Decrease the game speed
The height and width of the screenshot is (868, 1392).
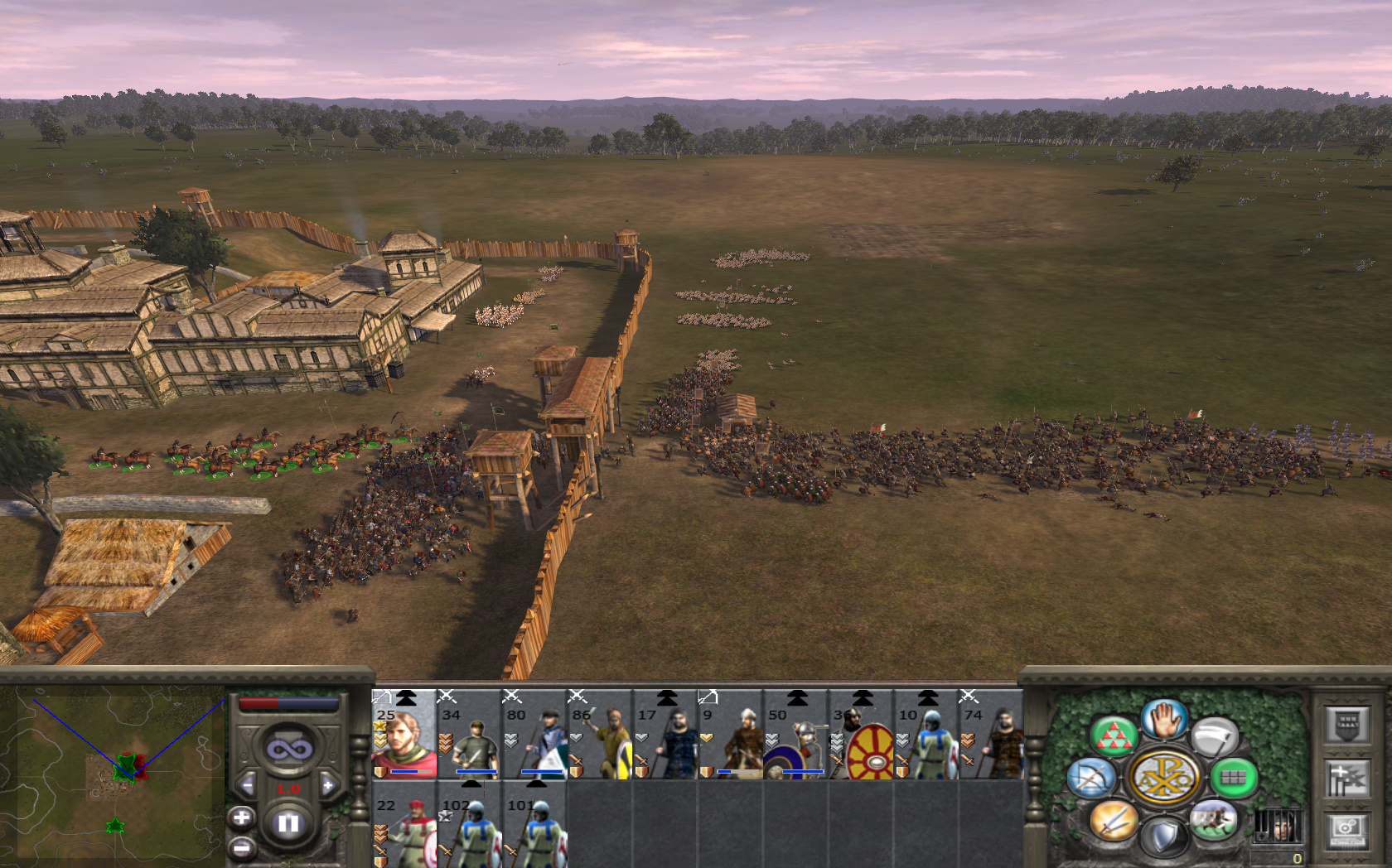(x=246, y=785)
